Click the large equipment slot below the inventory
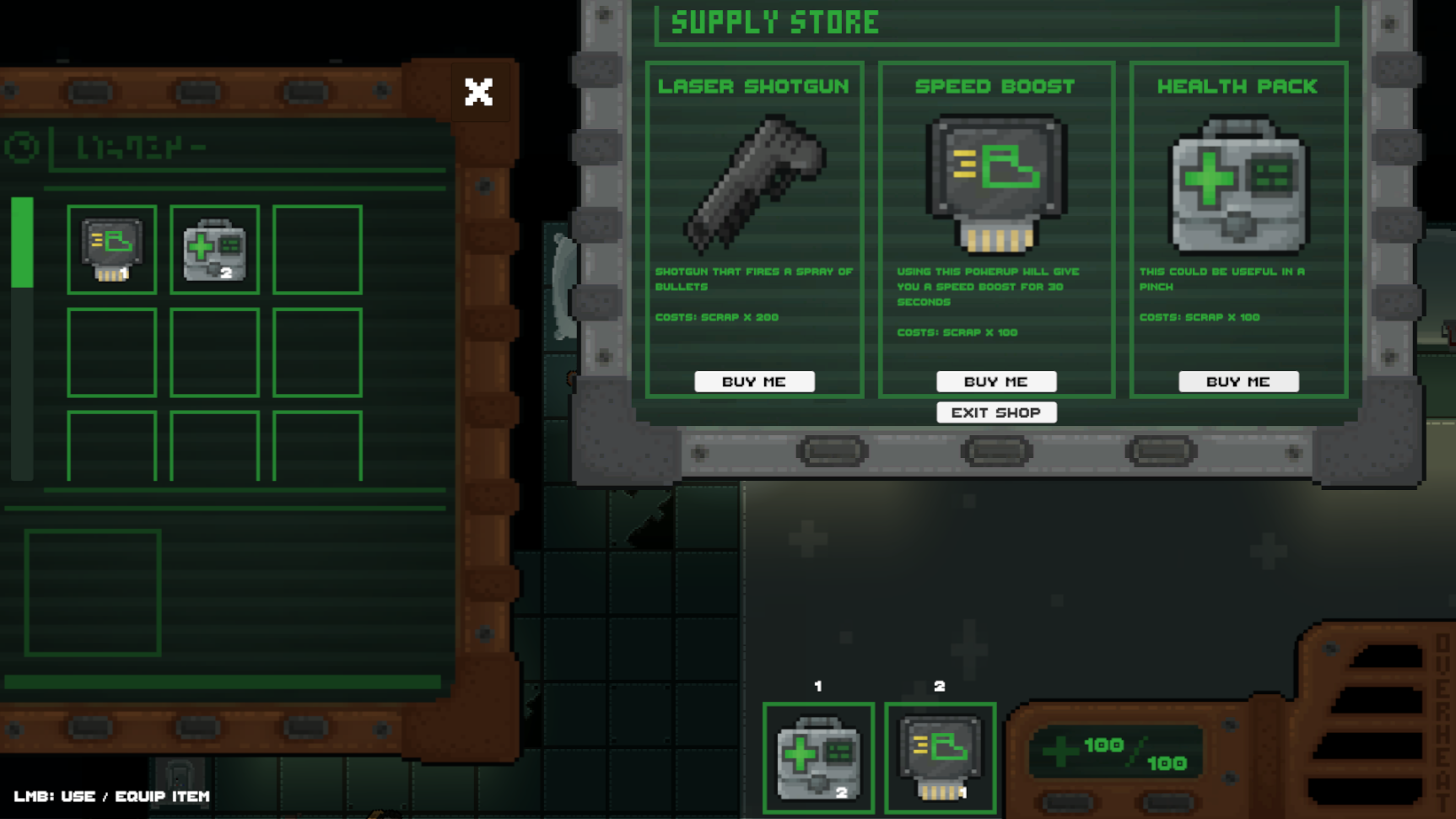This screenshot has width=1456, height=819. click(93, 592)
